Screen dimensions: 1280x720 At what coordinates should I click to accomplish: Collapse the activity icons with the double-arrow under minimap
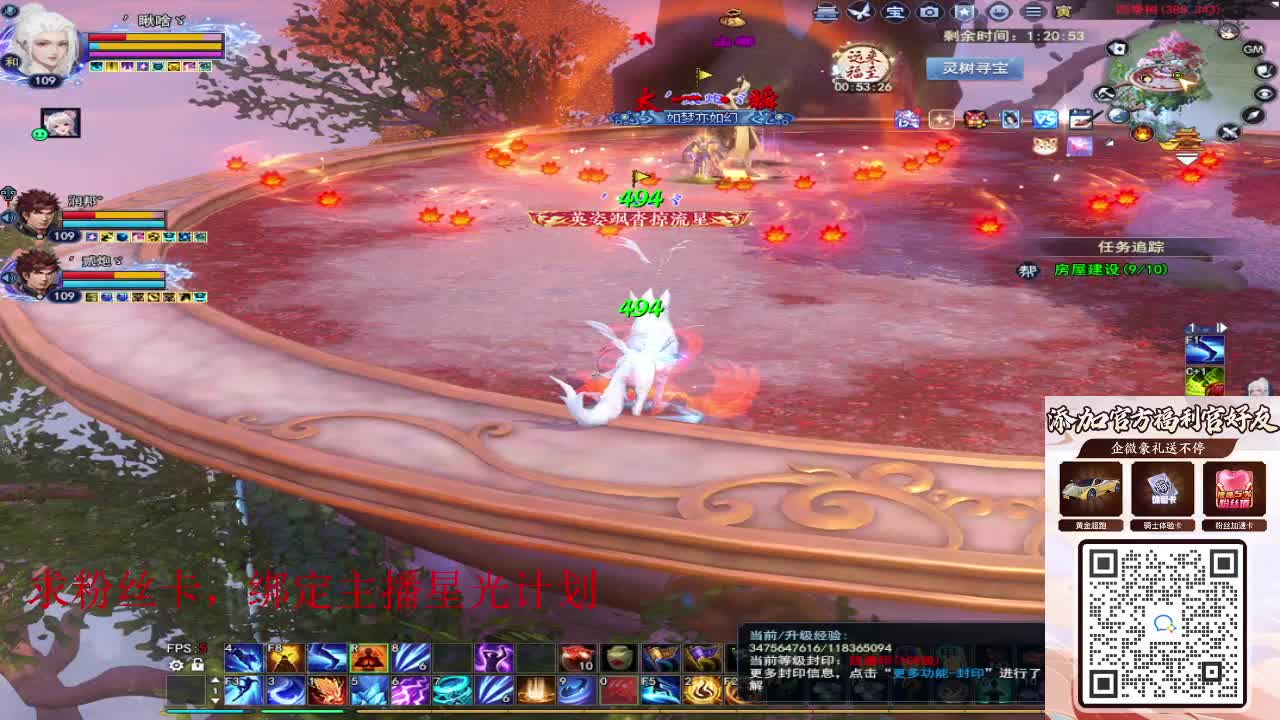1188,160
